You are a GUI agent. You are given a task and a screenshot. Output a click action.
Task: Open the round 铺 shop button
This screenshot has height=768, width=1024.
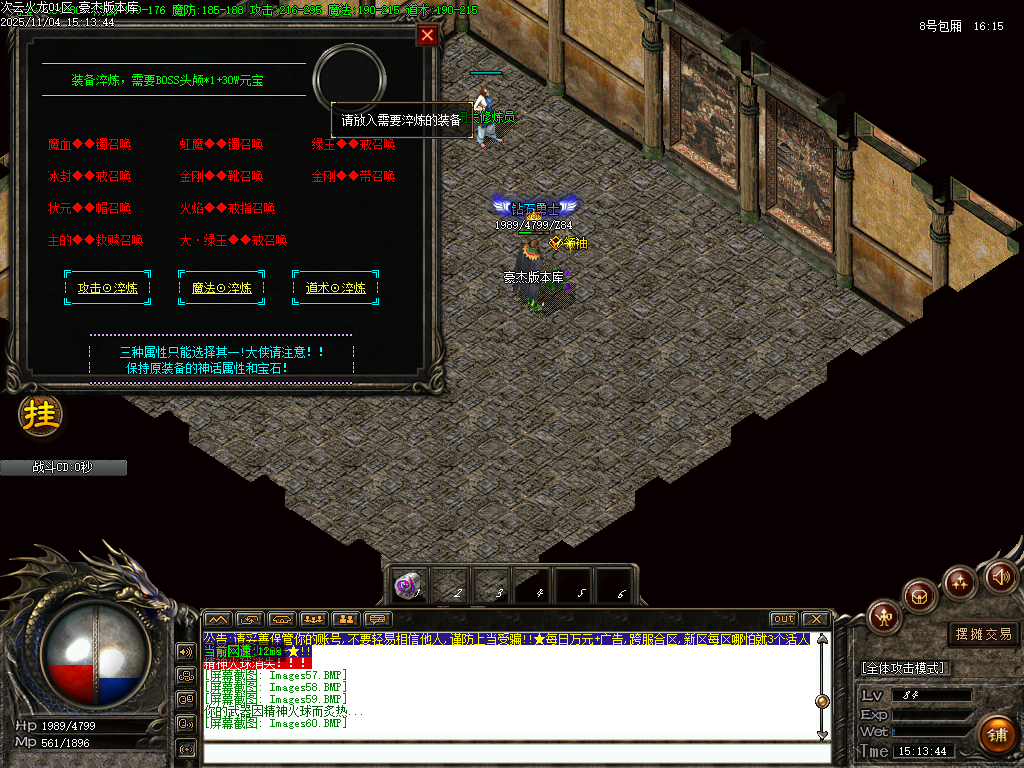tap(996, 735)
